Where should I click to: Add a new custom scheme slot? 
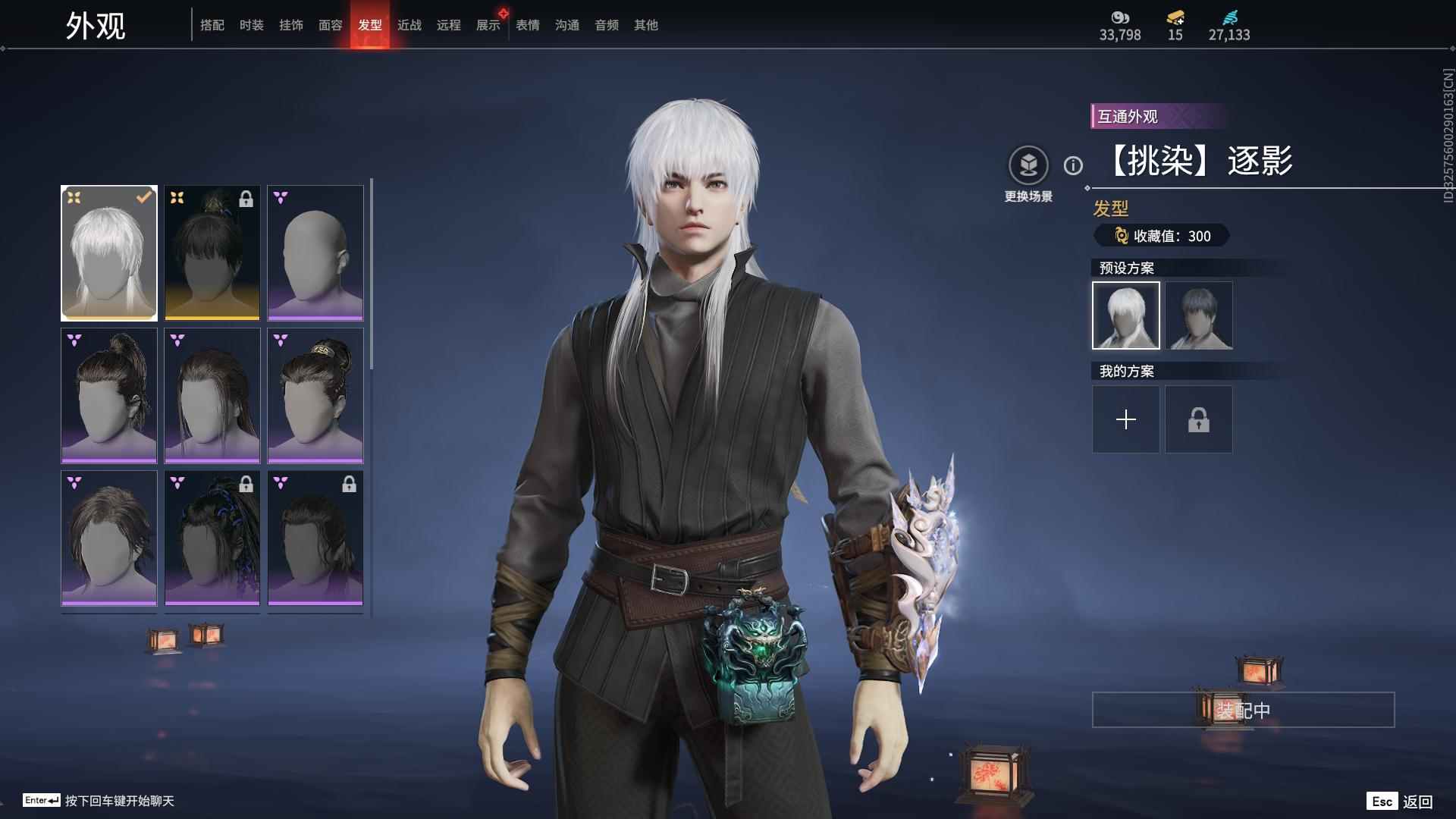tap(1125, 419)
